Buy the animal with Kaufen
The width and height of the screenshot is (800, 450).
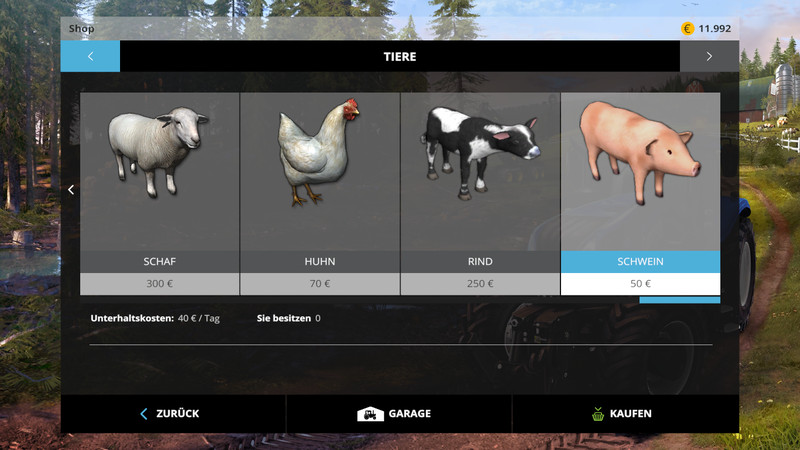click(625, 413)
